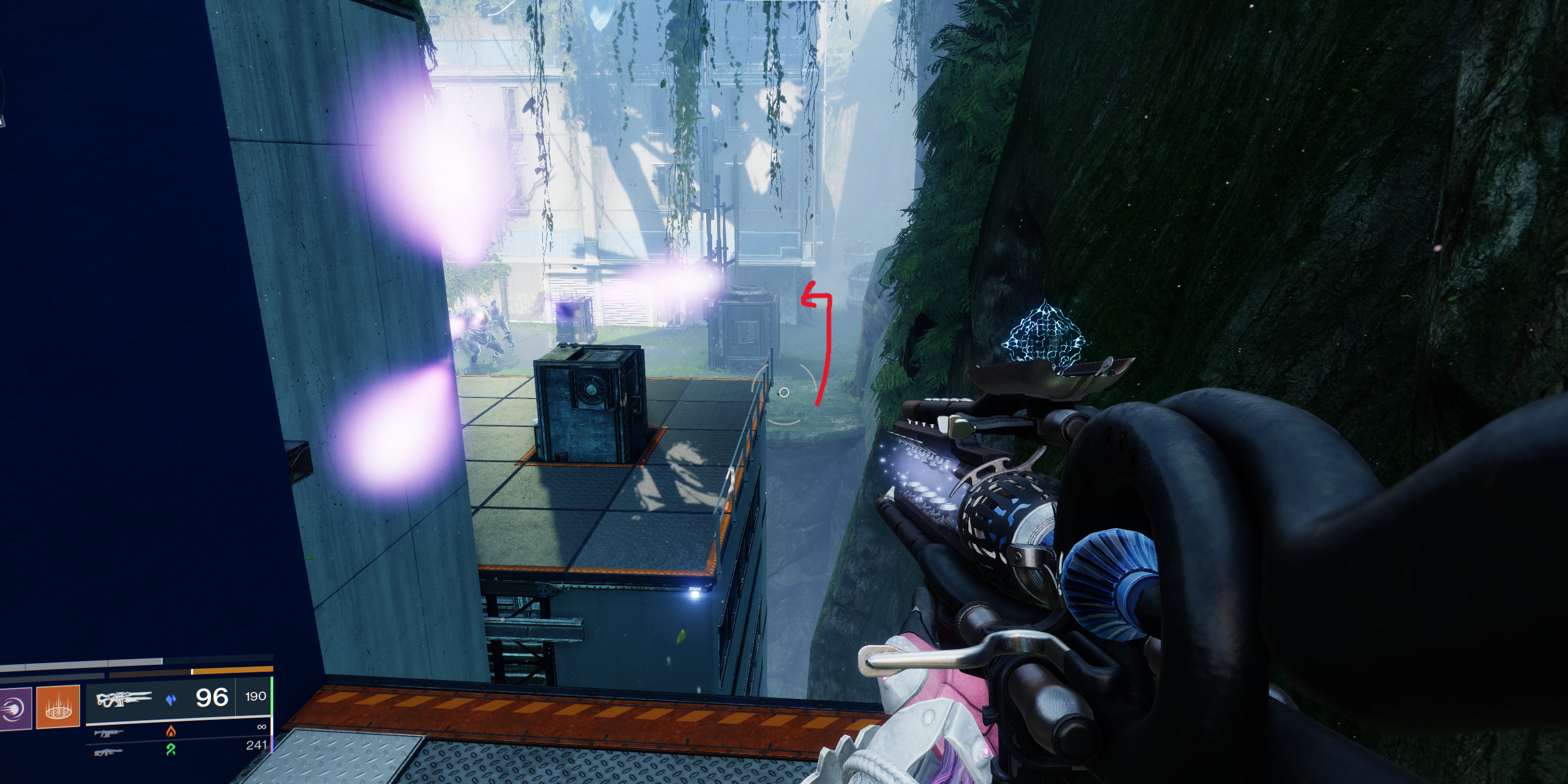1568x784 pixels.
Task: Select the equipped weapon silhouette icon
Action: [124, 698]
